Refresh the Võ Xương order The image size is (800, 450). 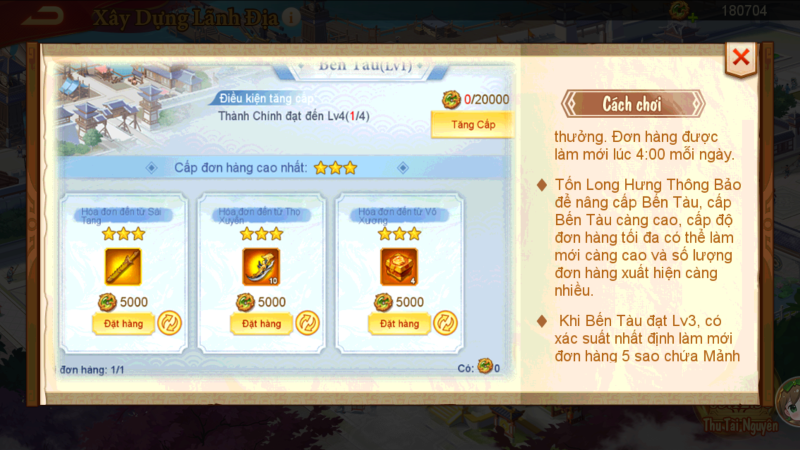pos(445,324)
